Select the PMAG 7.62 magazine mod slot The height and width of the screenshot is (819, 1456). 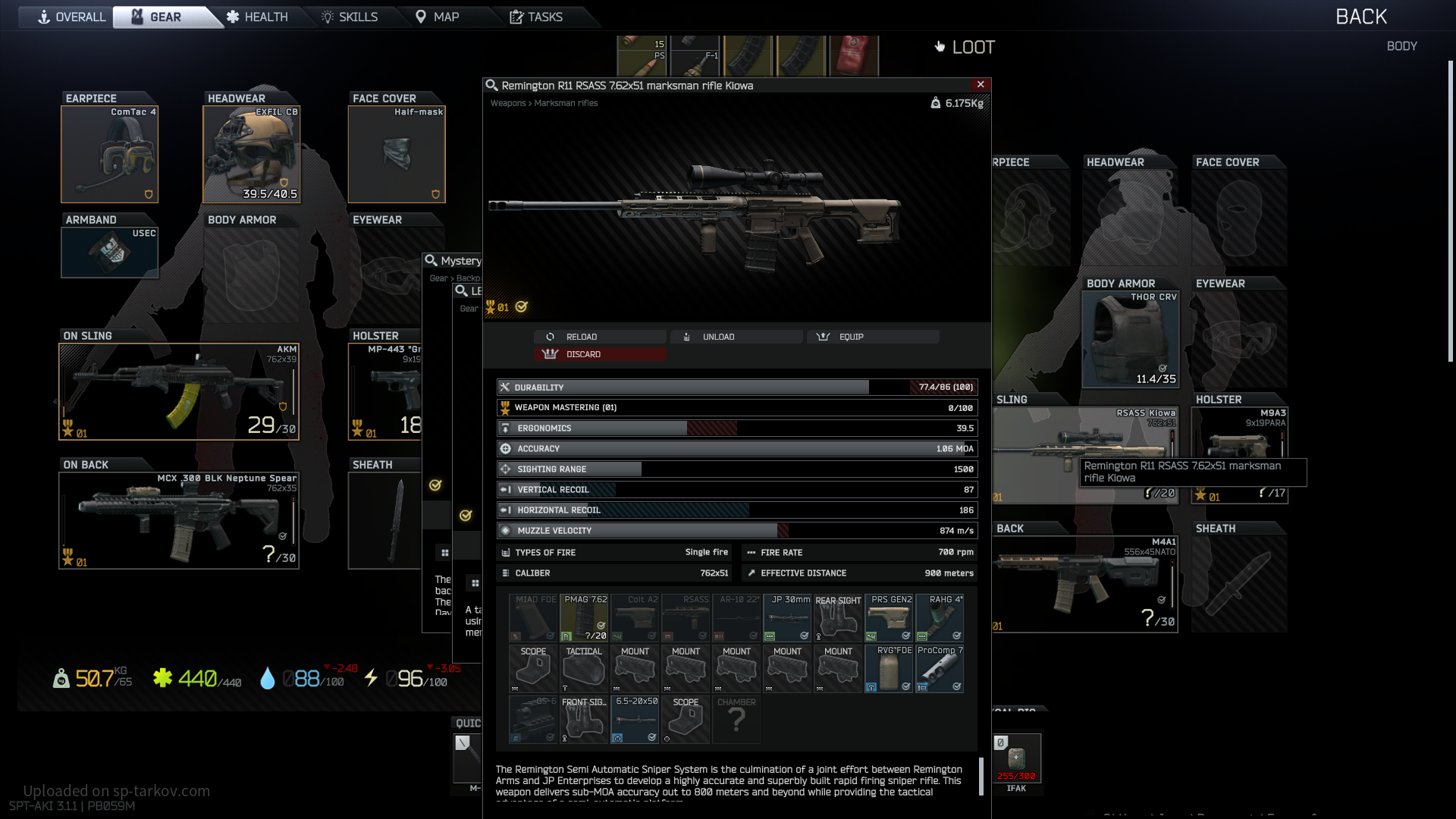(x=584, y=618)
